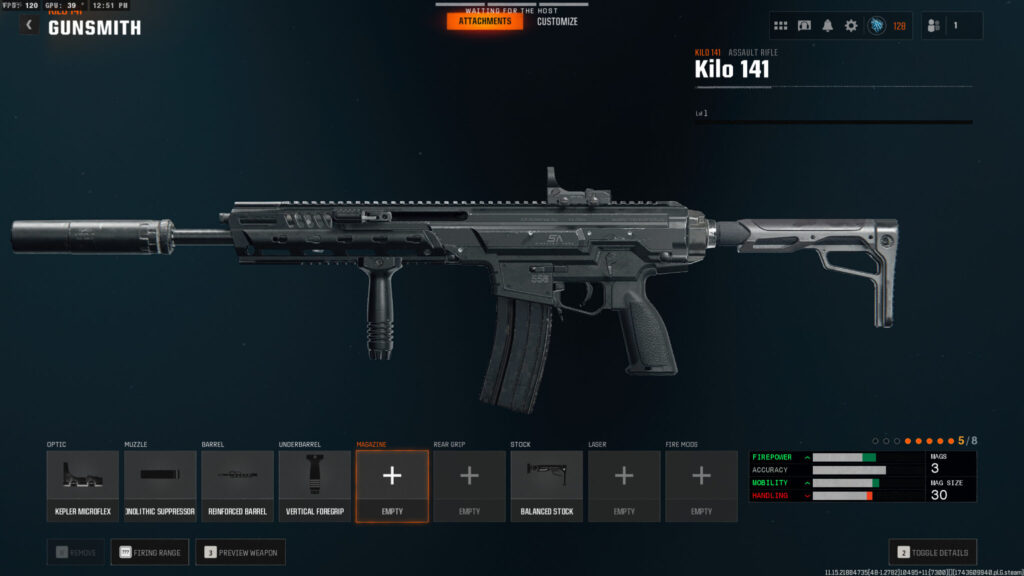Show notifications via the bell icon
Viewport: 1024px width, 576px height.
coord(827,26)
